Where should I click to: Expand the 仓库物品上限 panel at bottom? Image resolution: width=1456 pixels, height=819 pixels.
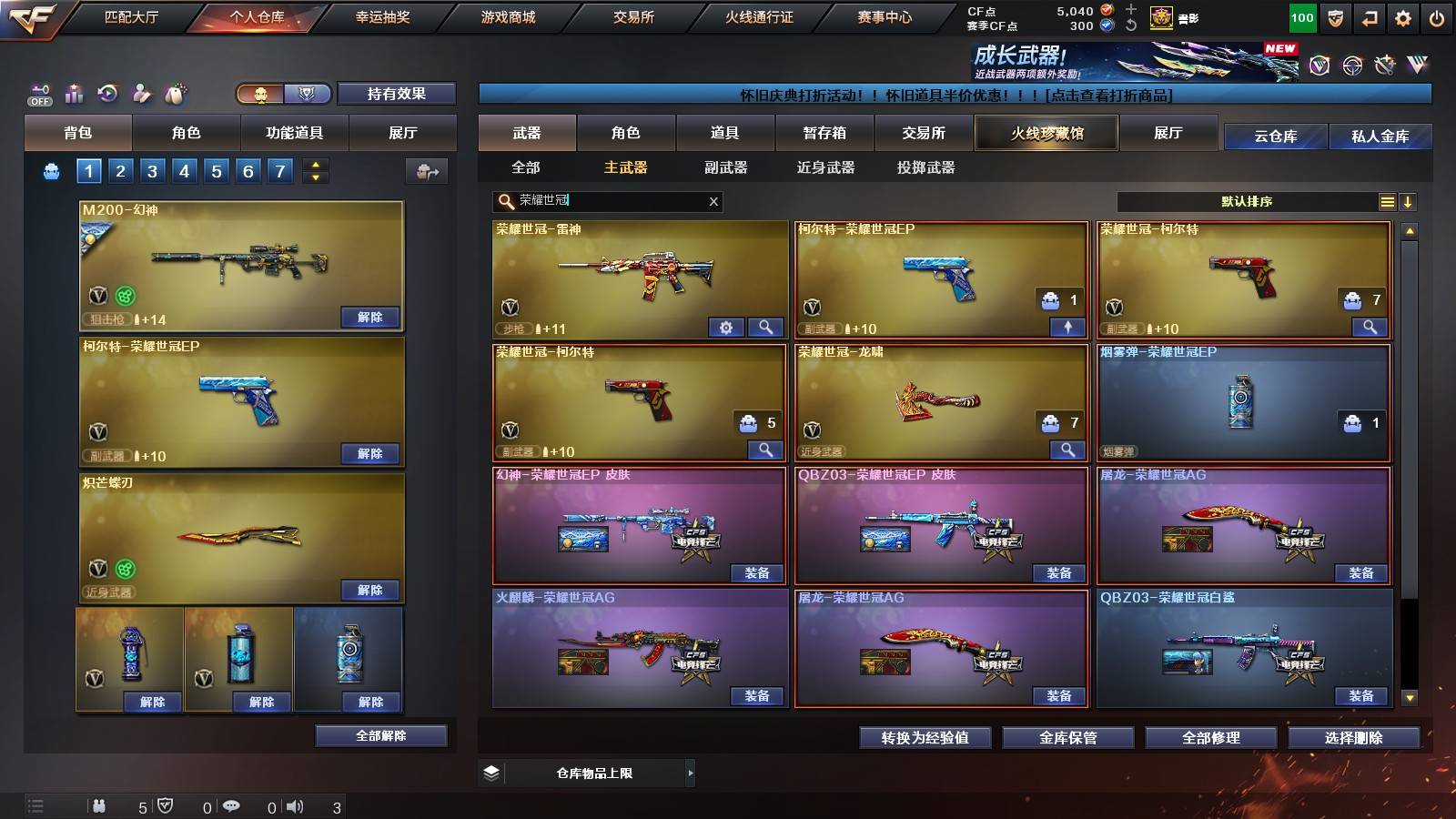tap(690, 772)
